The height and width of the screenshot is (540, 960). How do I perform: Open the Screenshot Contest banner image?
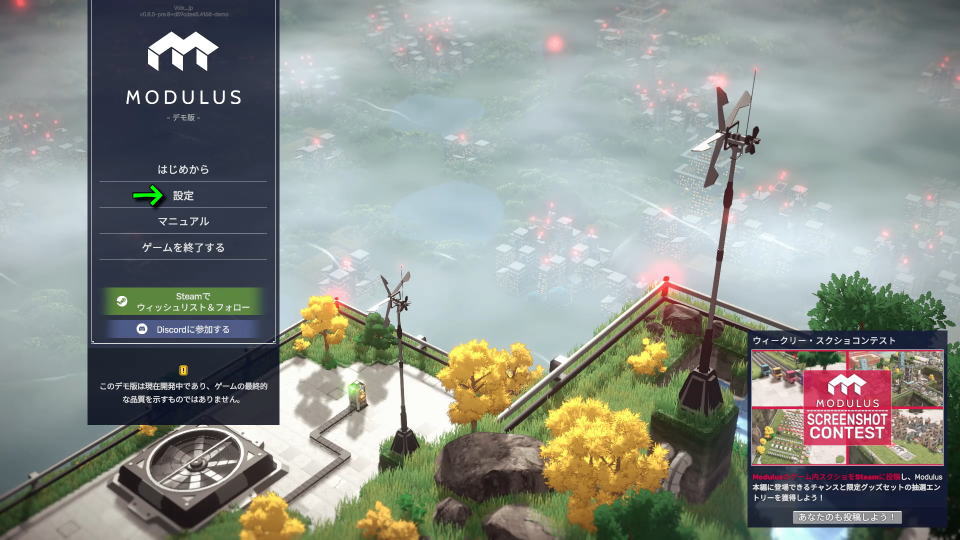click(847, 407)
